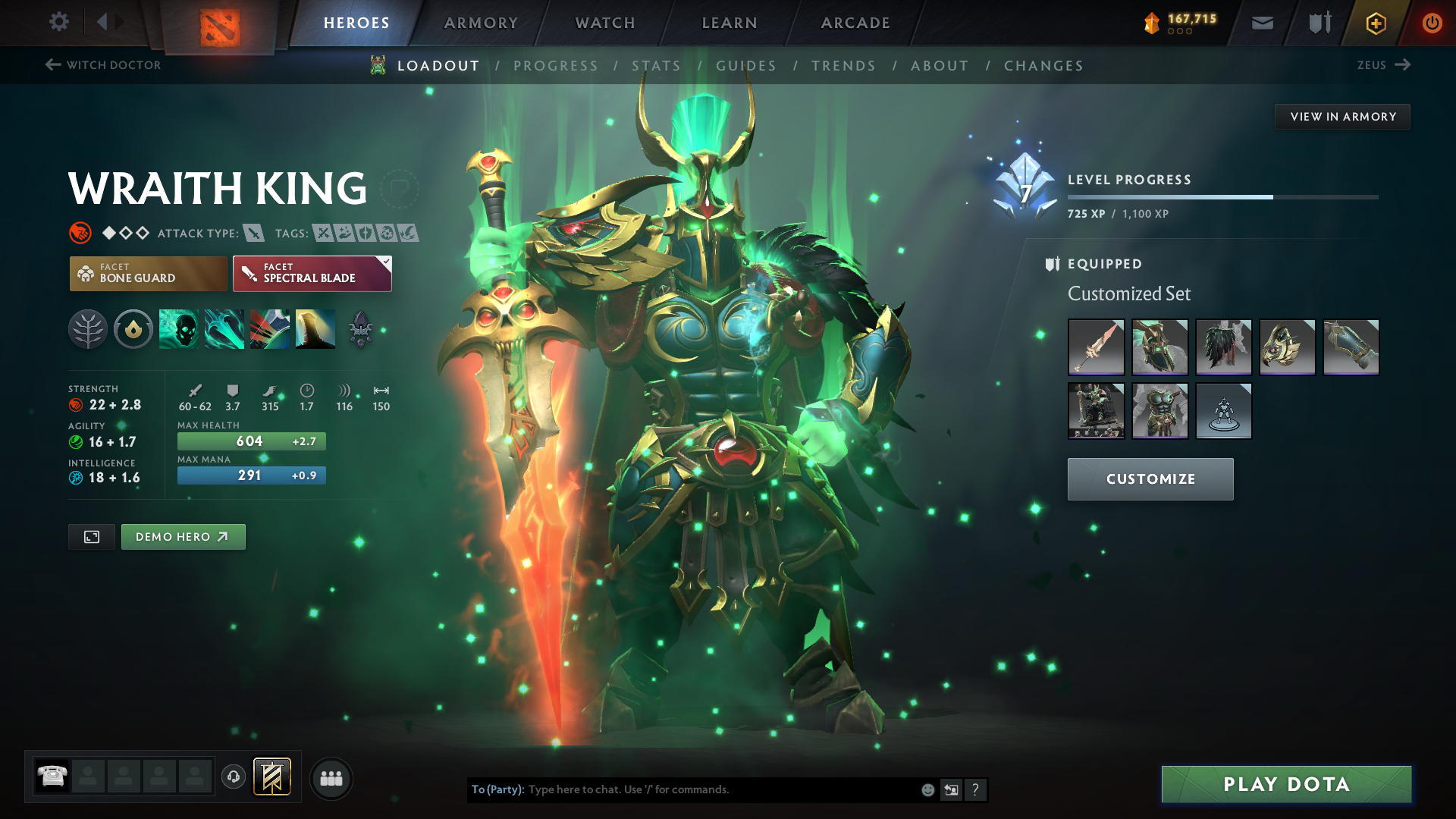Select the Bone Guard facet

click(x=148, y=273)
